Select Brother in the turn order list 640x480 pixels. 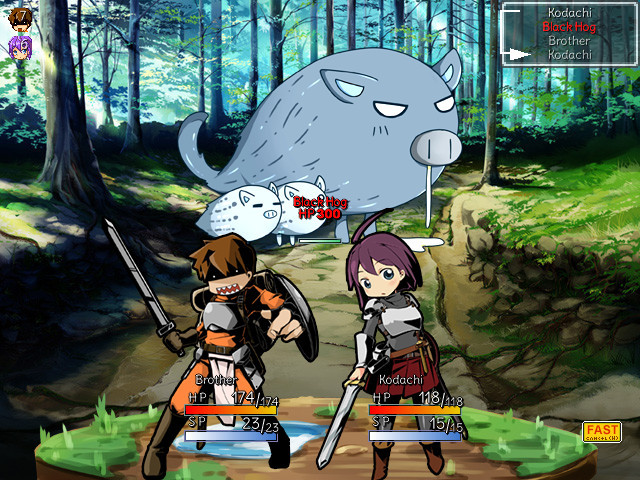(569, 41)
